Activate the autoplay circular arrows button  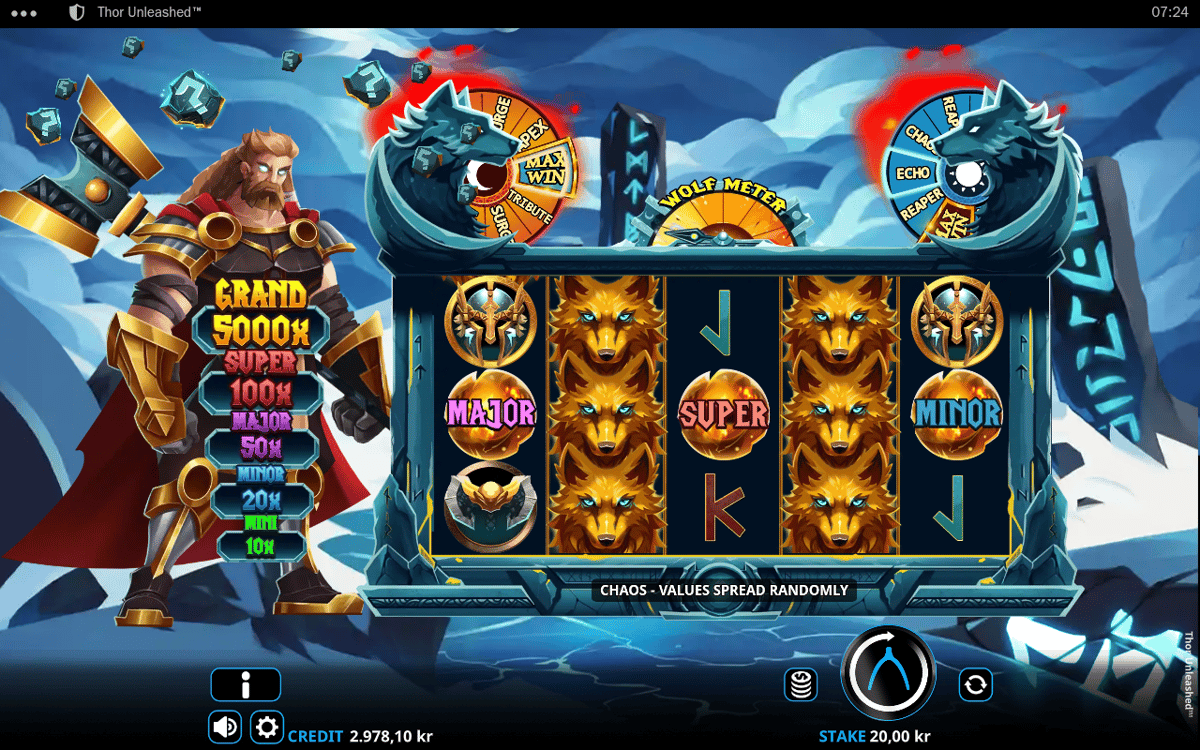(x=975, y=685)
